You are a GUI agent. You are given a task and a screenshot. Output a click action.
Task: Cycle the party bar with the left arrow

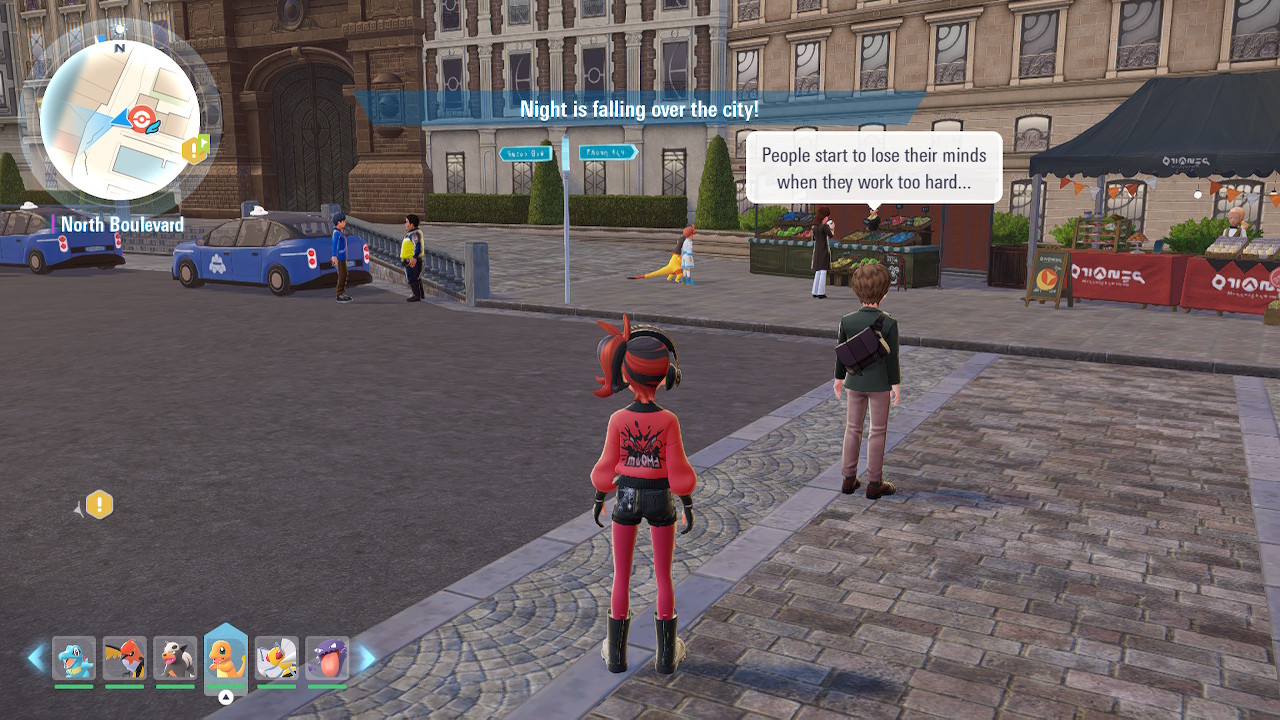pos(37,658)
